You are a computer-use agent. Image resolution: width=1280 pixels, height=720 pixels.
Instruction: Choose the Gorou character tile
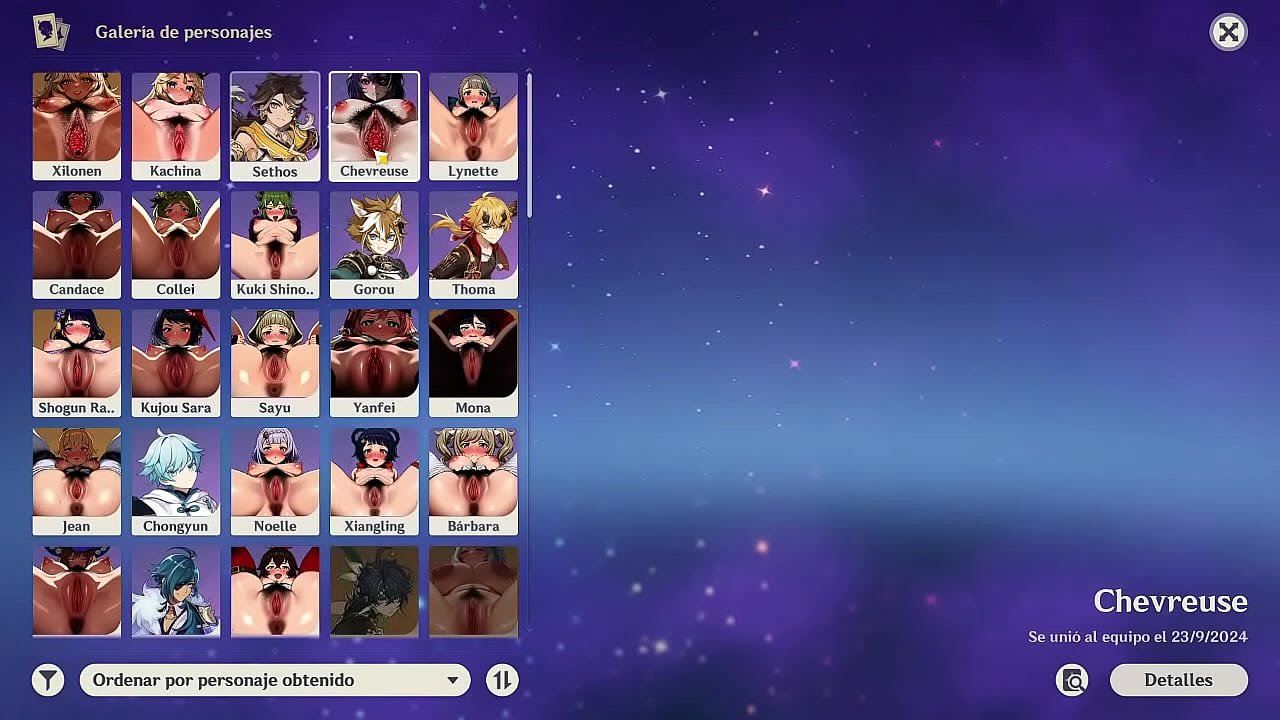point(374,244)
